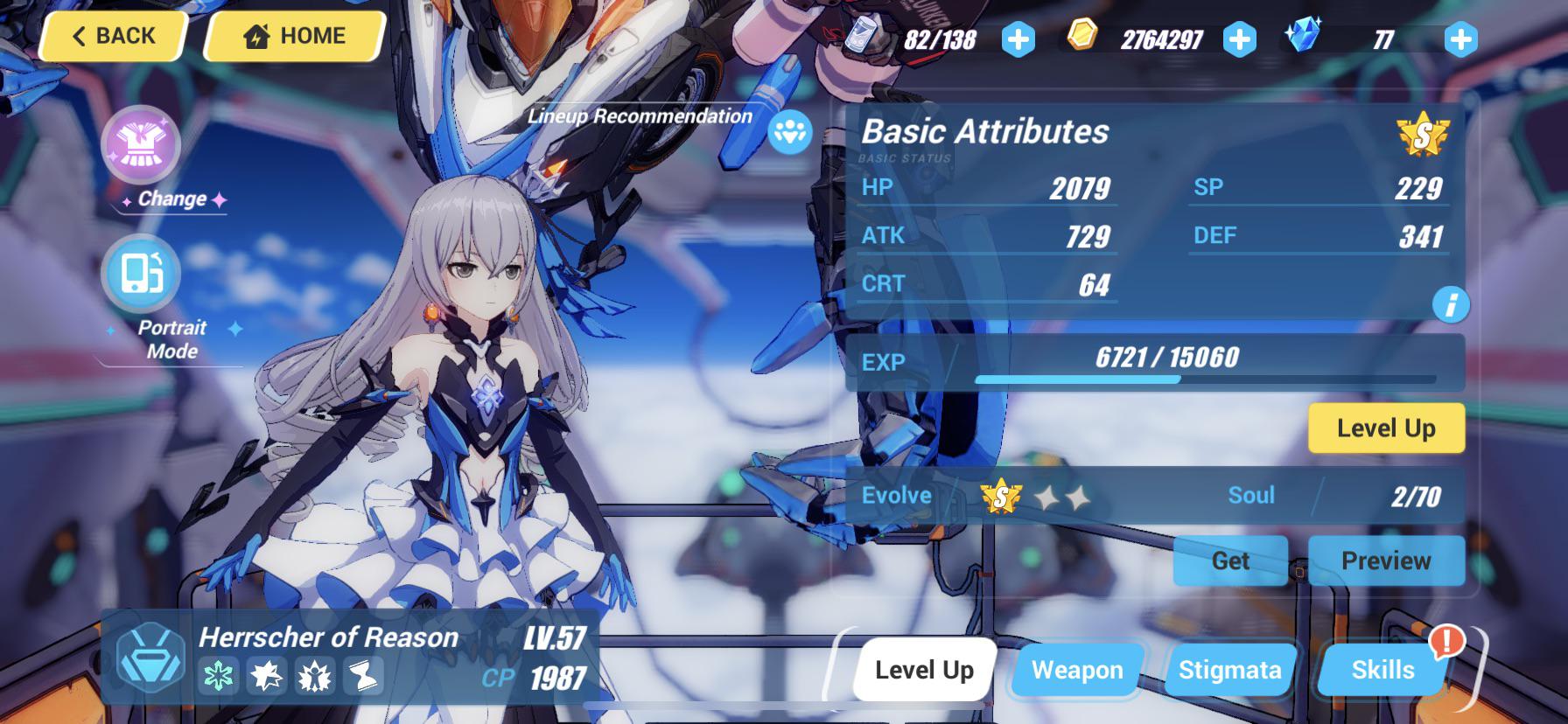Viewport: 1568px width, 724px height.
Task: Show attribute info details
Action: 1450,304
